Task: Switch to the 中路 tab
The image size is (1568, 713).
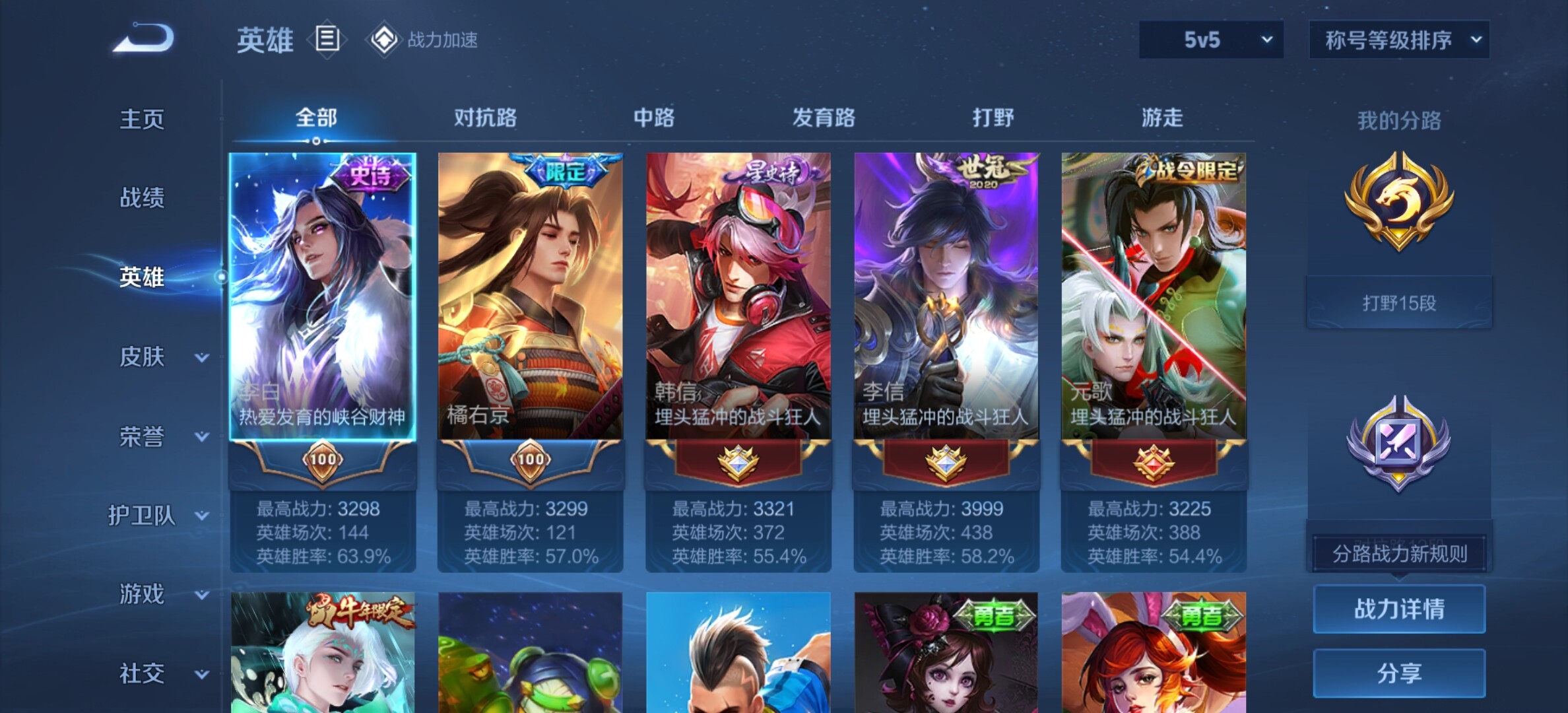Action: pos(654,118)
